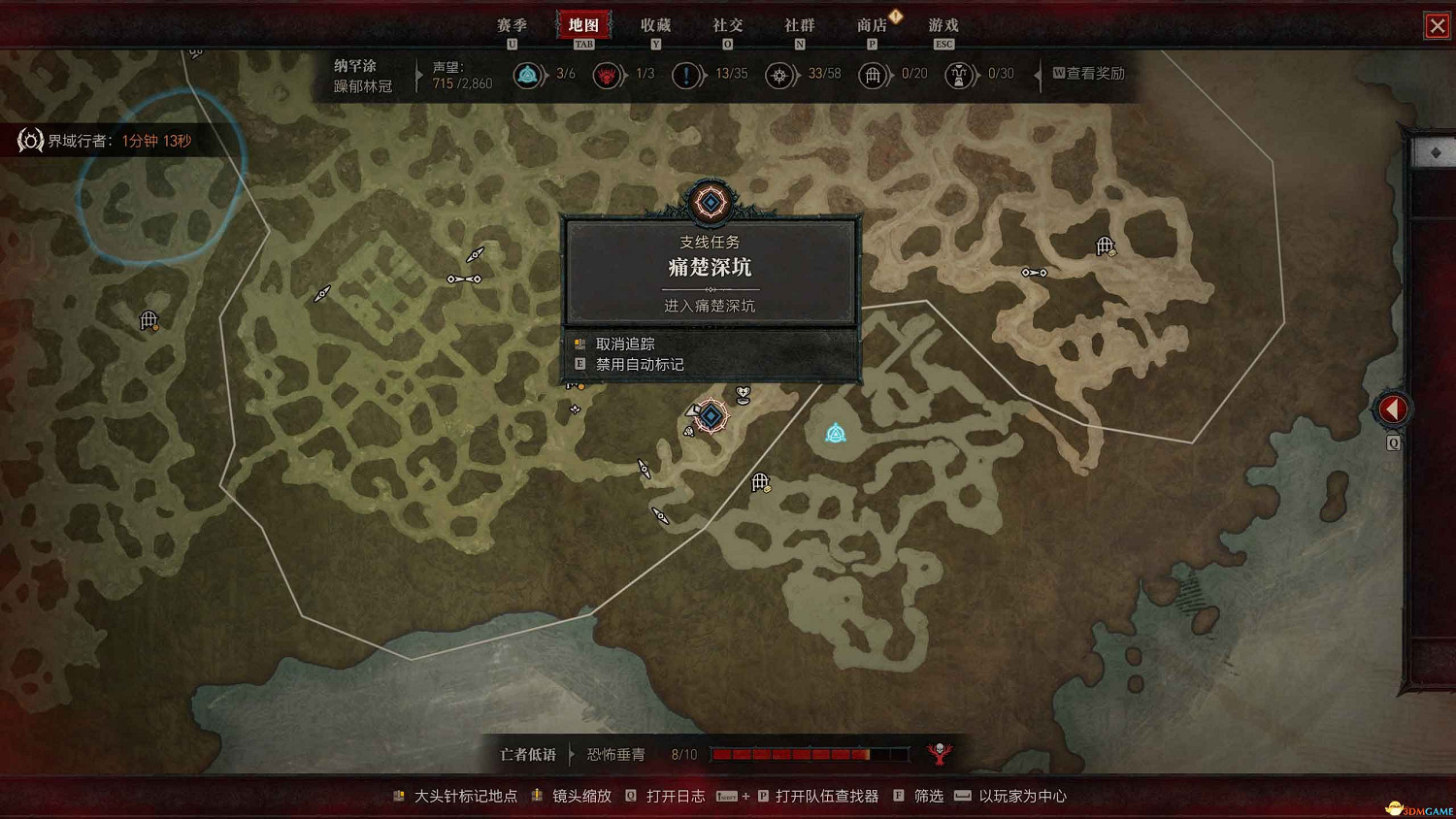Image resolution: width=1456 pixels, height=819 pixels.
Task: Click the stronghold progress icon showing 0/30
Action: 959,75
